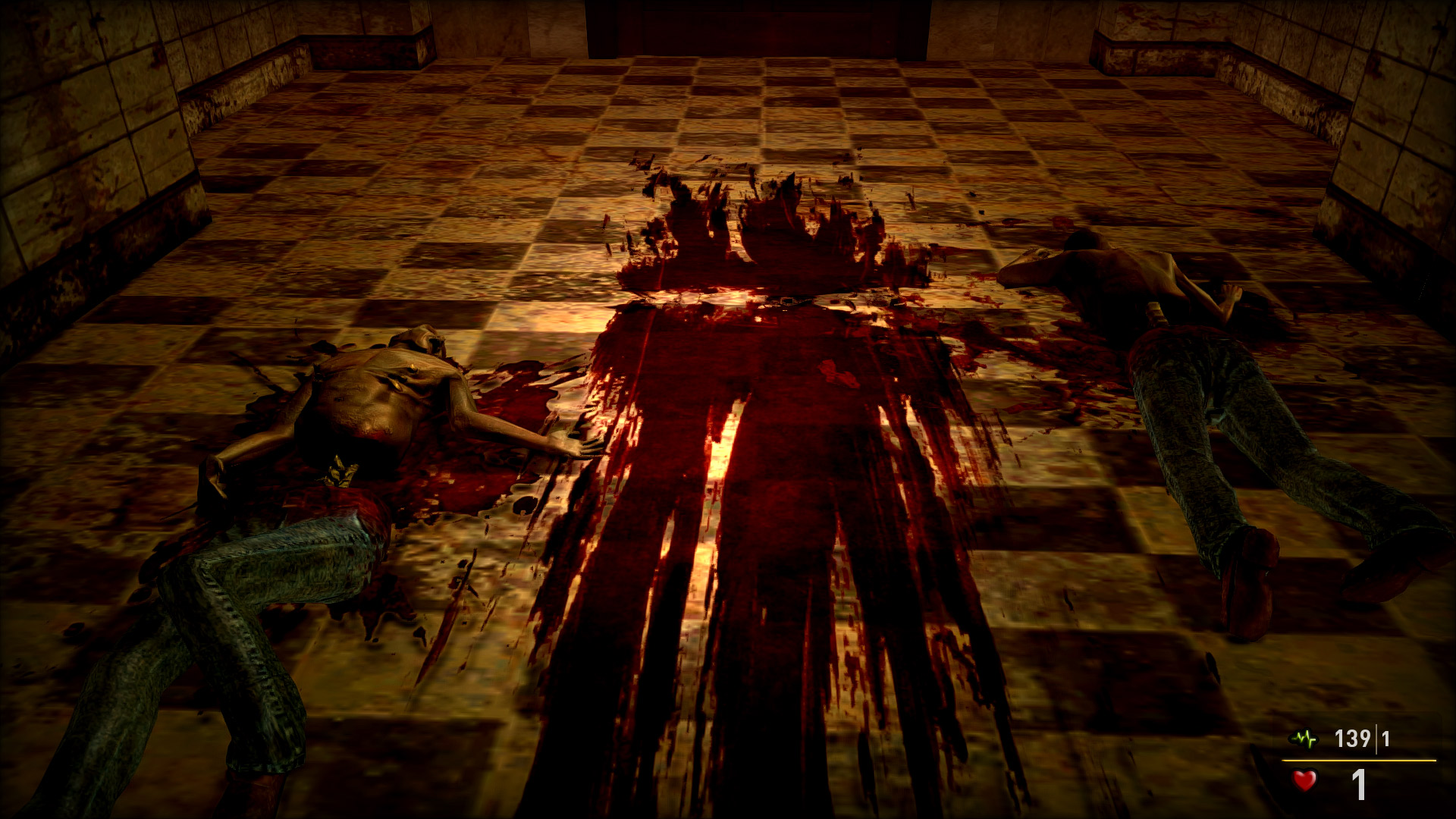Viewport: 1456px width, 819px height.
Task: Click the large 1 under the heart icon
Action: coord(1359,784)
